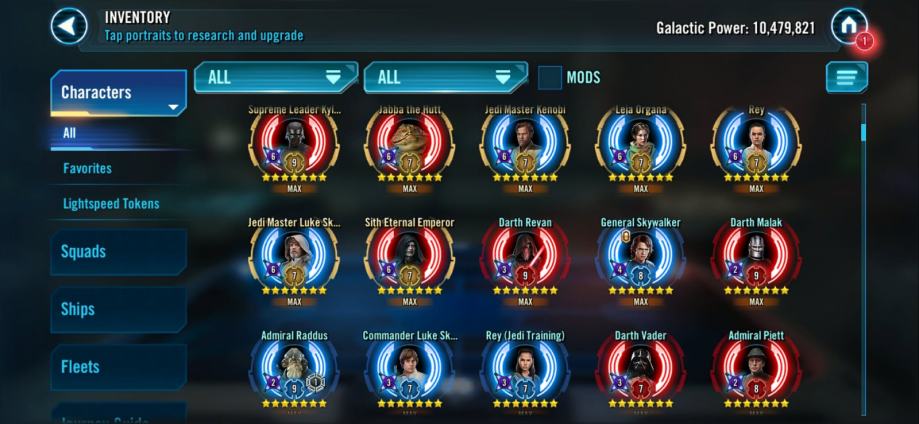Open the Fleets section
Screen dimensions: 919x424
point(118,367)
